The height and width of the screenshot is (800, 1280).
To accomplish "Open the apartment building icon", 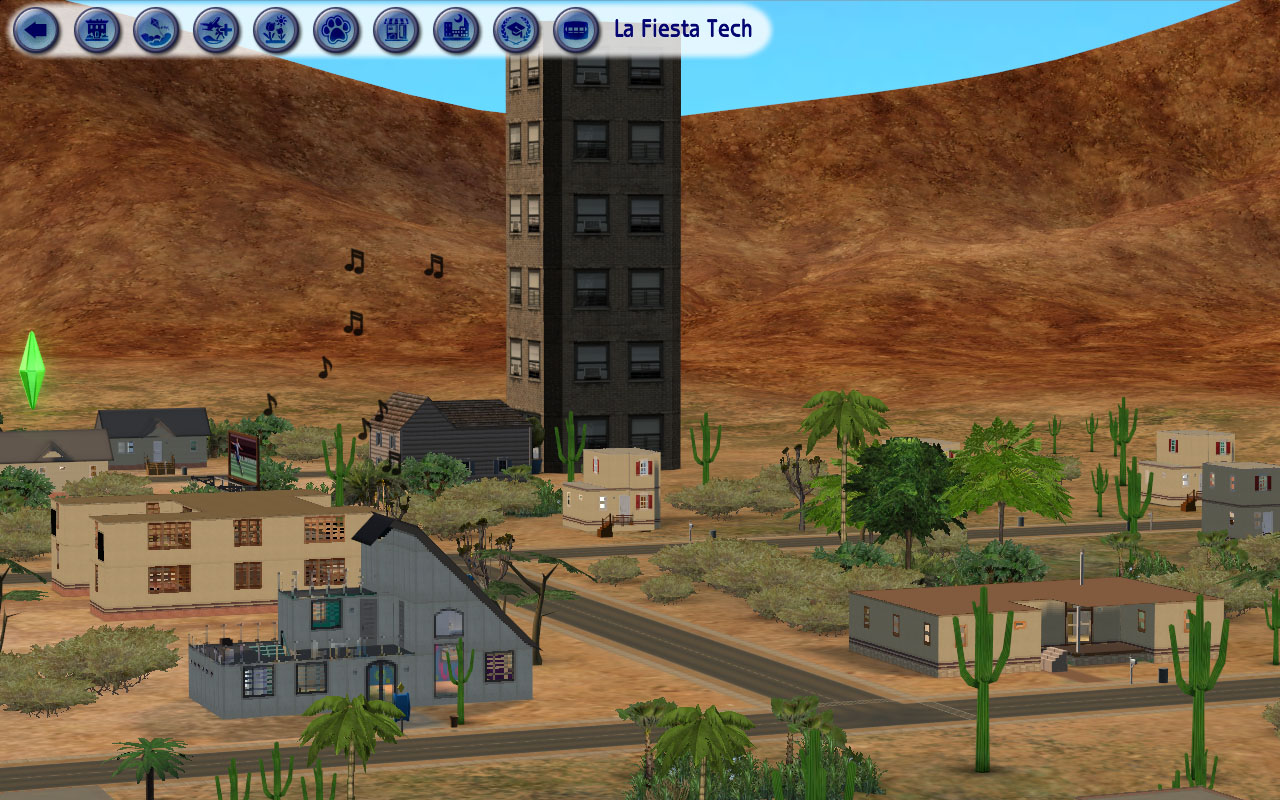I will [97, 30].
